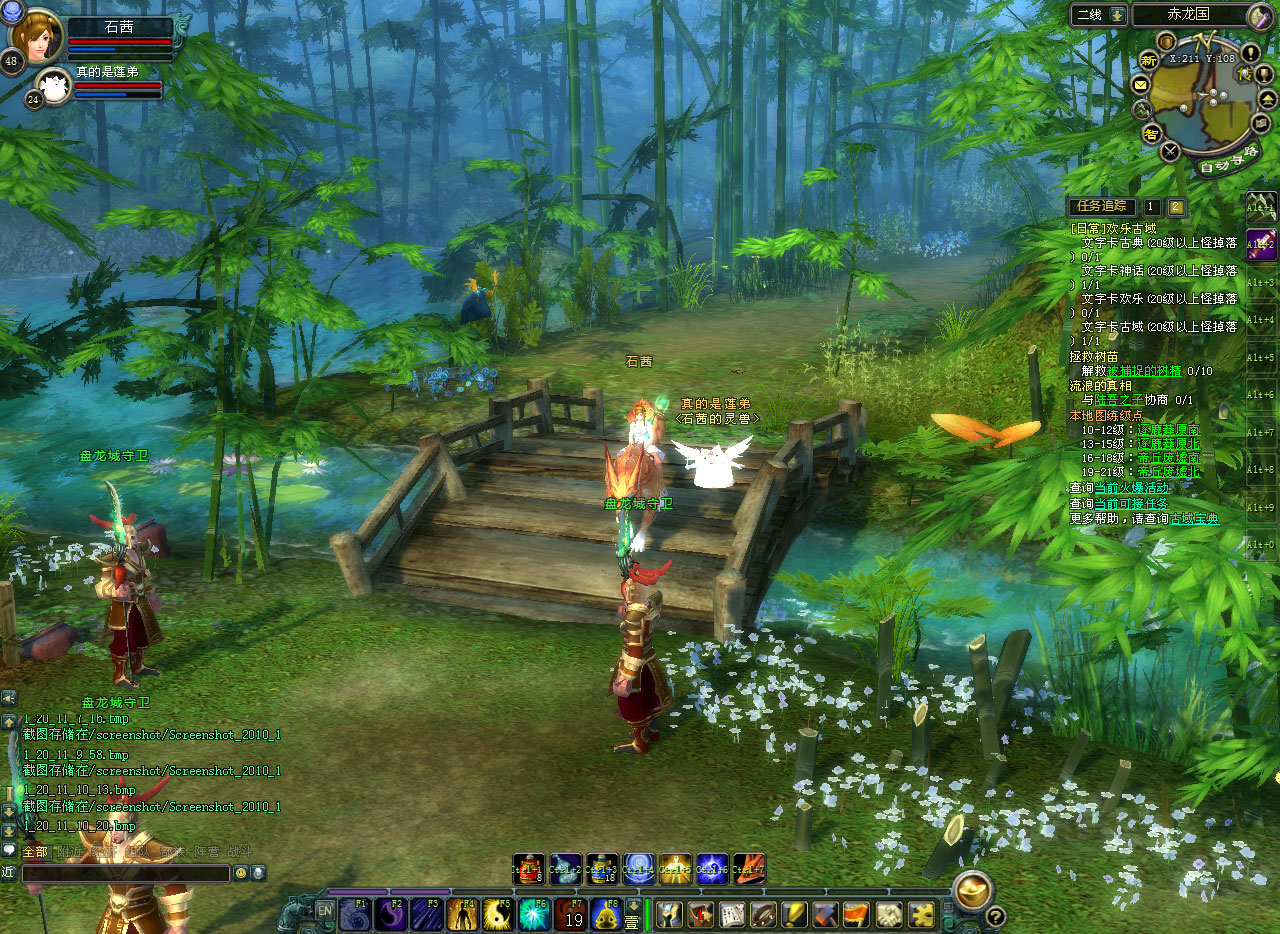Open the question mark help button
The width and height of the screenshot is (1280, 934).
coord(995,916)
